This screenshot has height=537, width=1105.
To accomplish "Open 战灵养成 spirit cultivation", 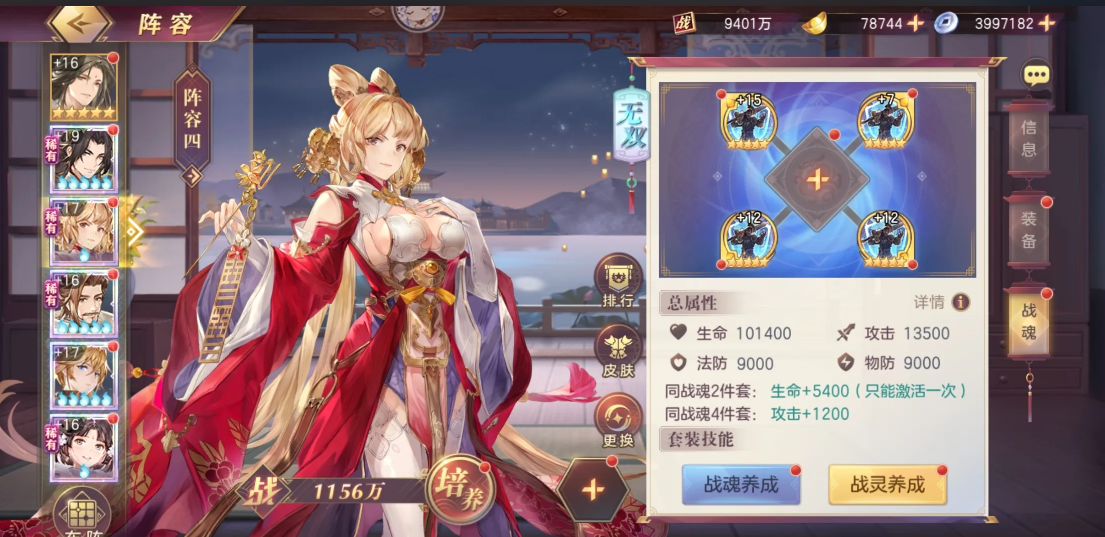I will point(887,485).
